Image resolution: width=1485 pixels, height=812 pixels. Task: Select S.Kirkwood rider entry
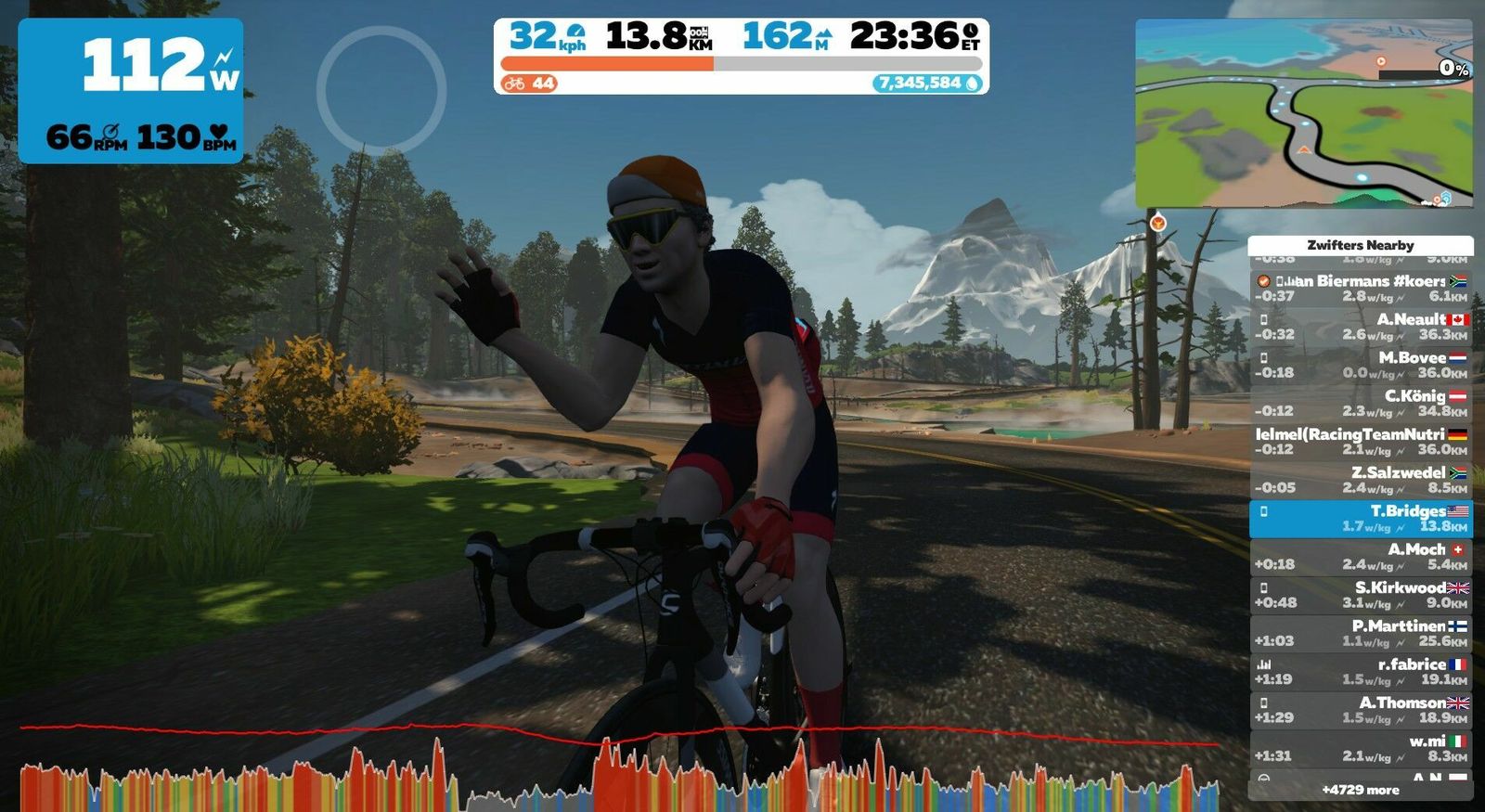[1361, 595]
